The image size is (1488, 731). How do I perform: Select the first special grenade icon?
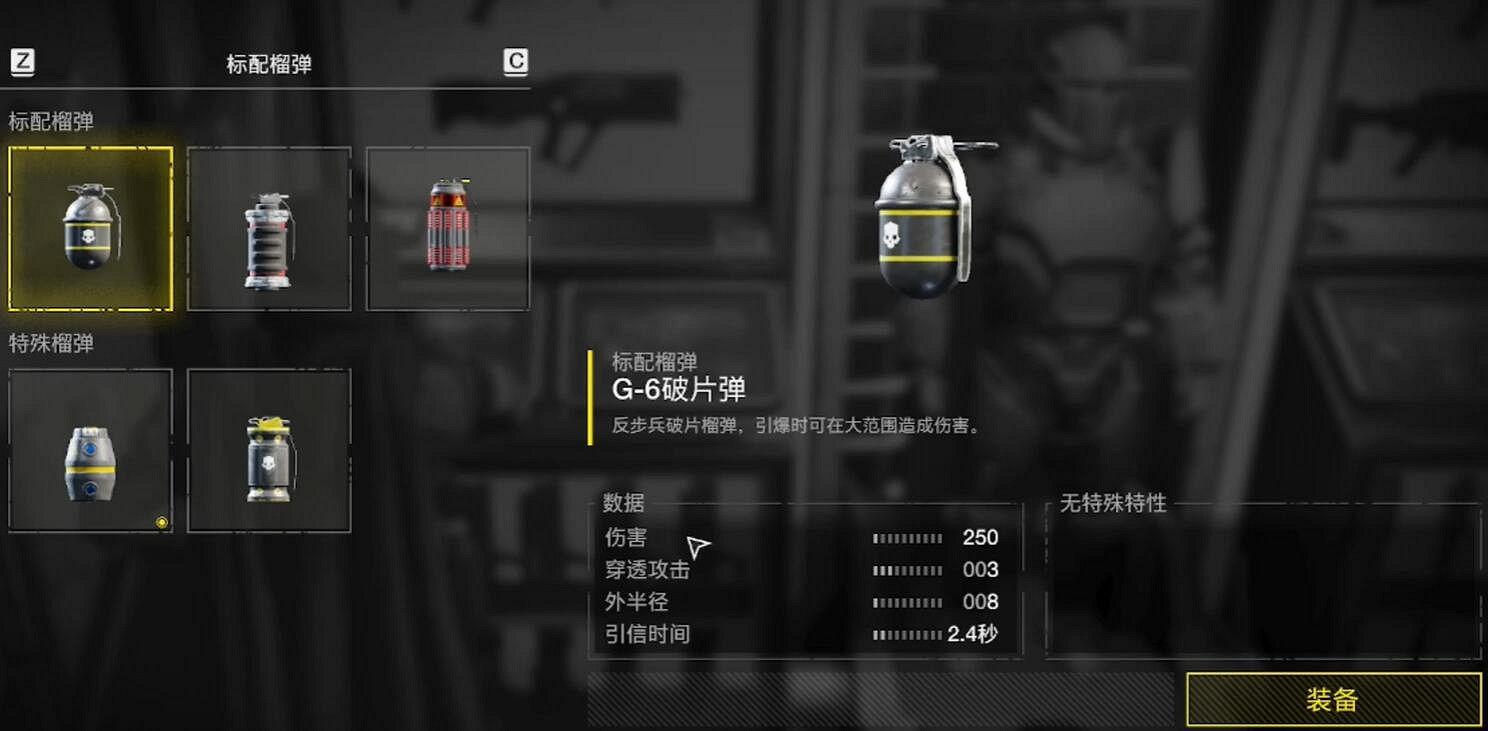pyautogui.click(x=89, y=452)
